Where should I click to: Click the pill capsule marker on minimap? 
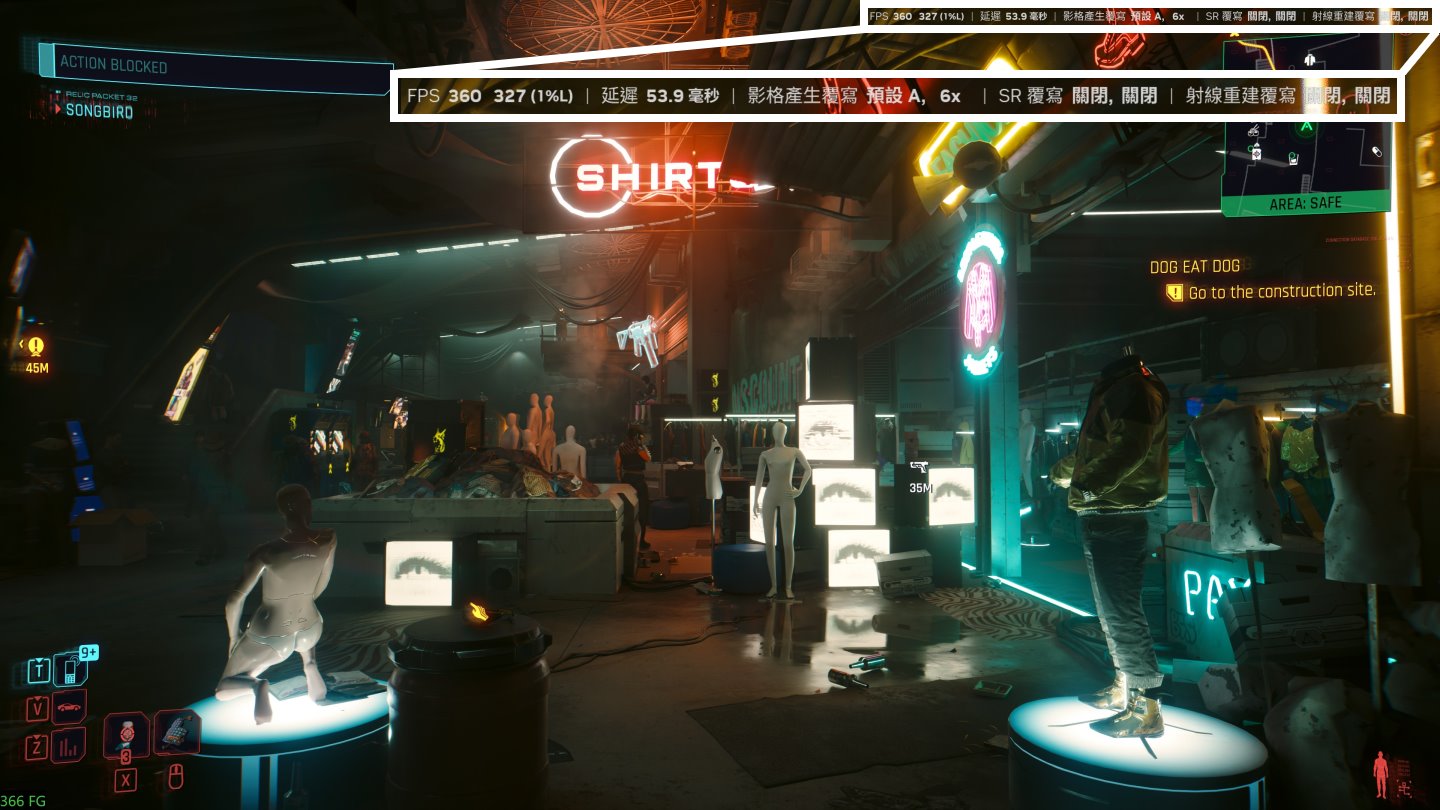click(1376, 151)
